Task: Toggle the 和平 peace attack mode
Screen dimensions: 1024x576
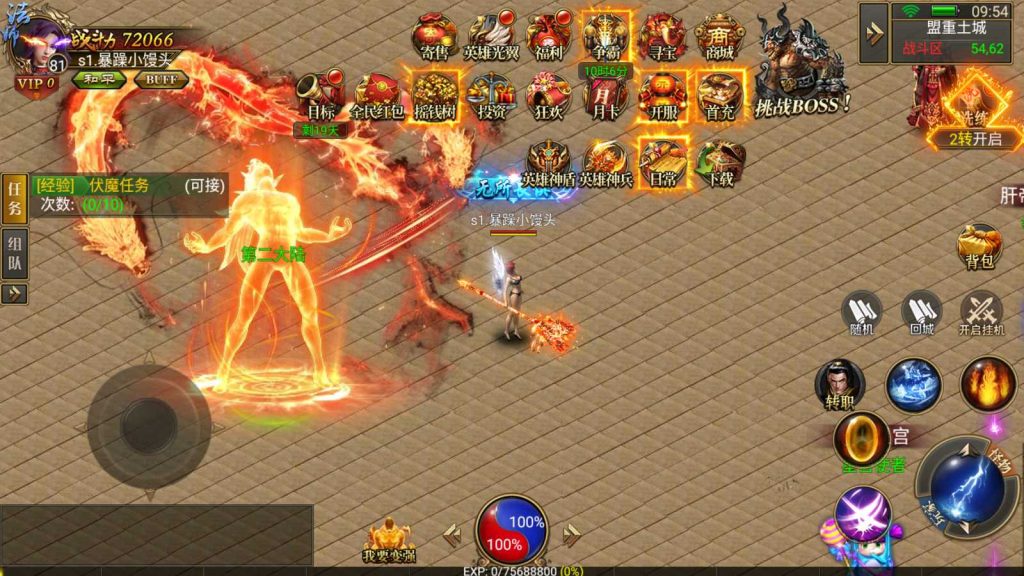Action: [96, 80]
